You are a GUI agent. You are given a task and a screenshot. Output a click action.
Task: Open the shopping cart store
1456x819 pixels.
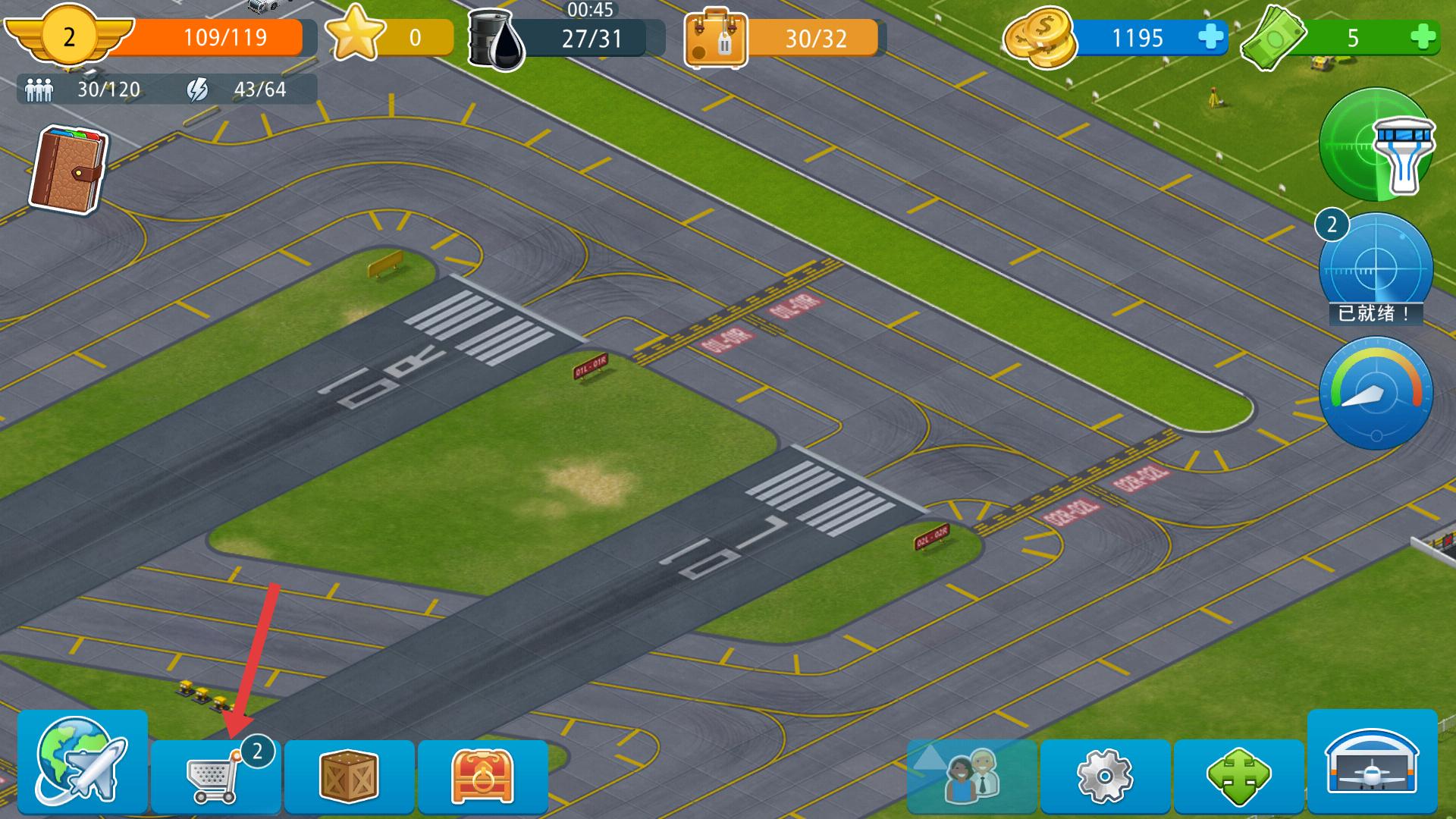(x=215, y=777)
